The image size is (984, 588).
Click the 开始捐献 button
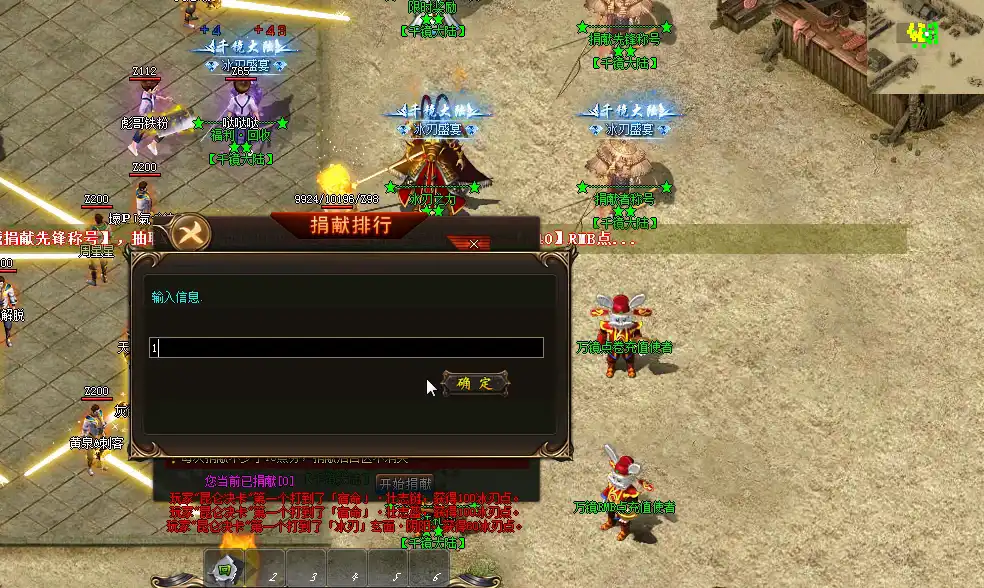405,483
